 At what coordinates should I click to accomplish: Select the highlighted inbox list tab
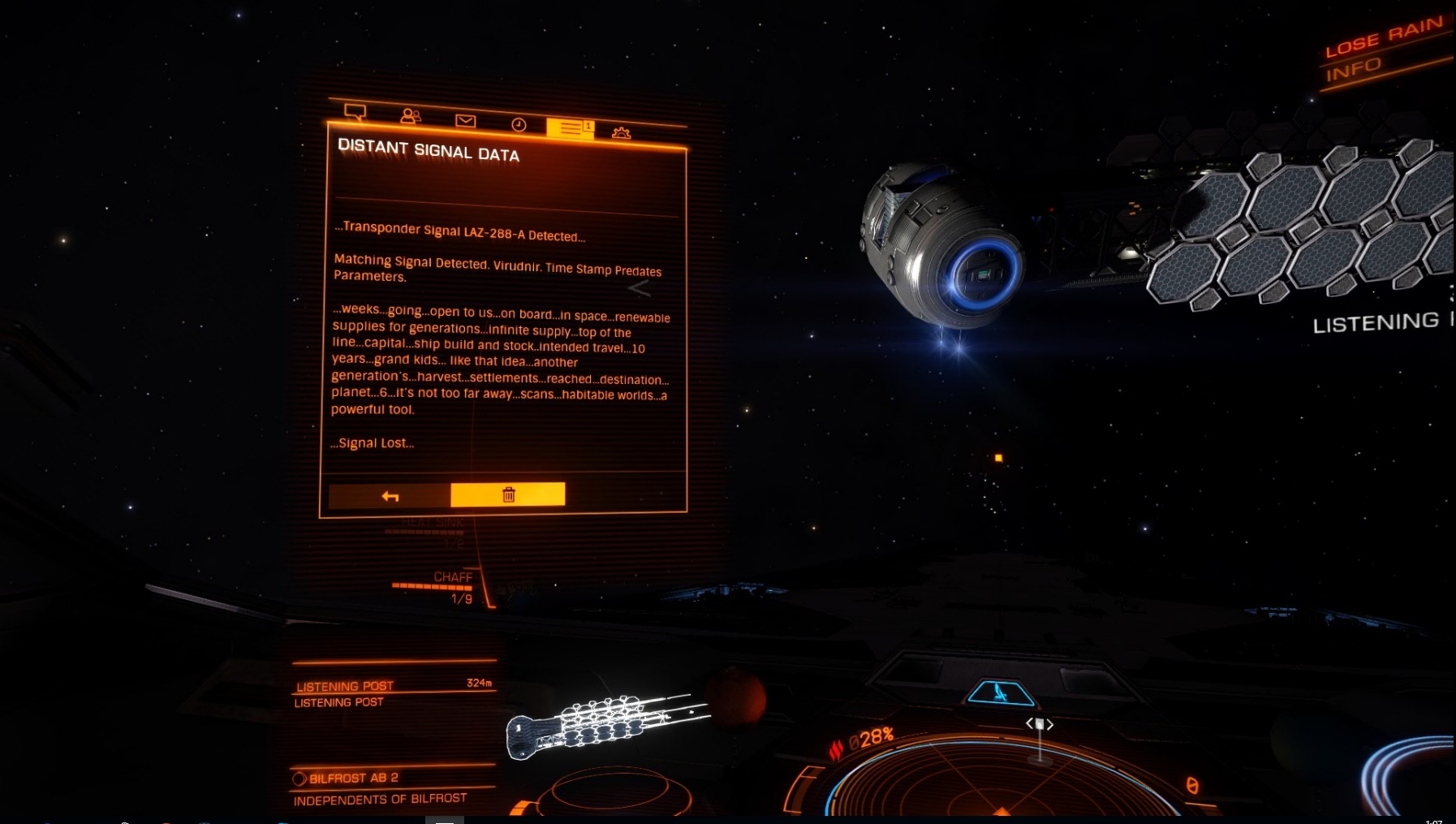[x=570, y=128]
